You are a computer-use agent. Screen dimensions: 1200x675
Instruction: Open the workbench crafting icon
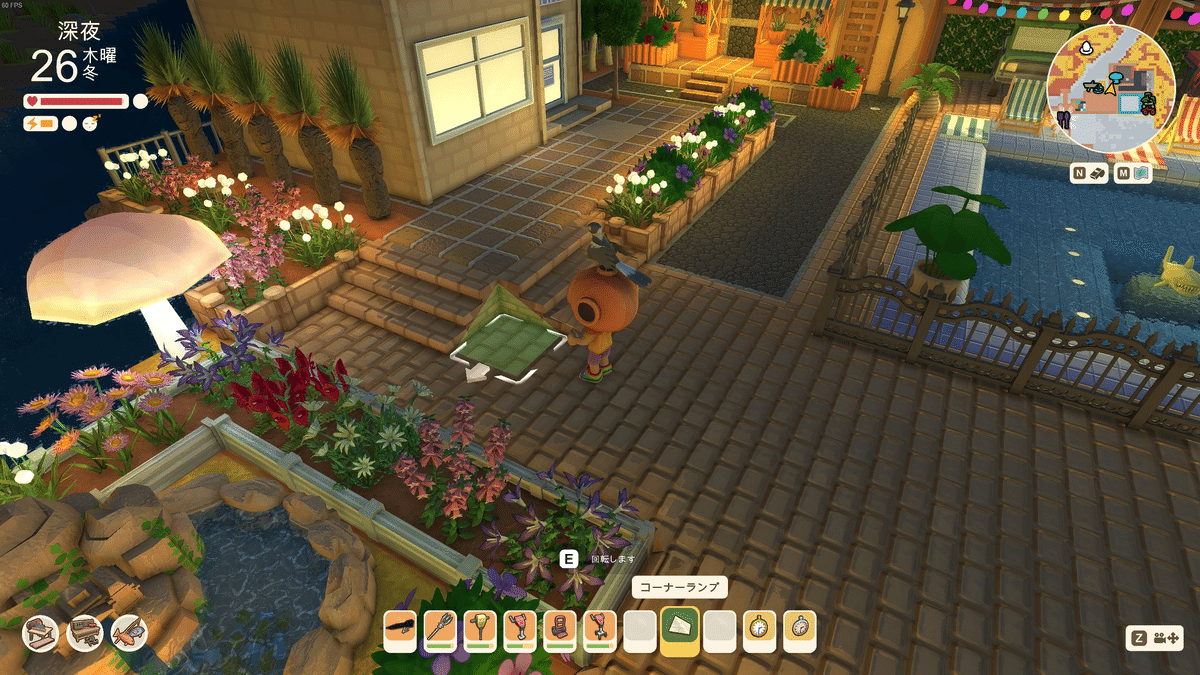pos(85,632)
